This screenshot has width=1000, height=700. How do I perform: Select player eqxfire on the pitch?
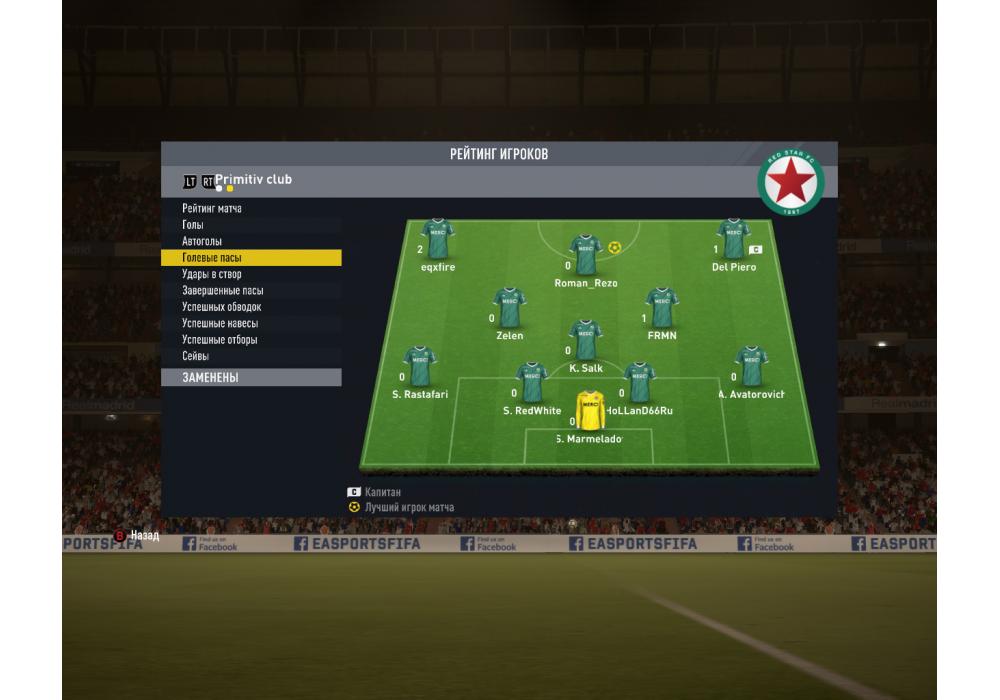(437, 240)
